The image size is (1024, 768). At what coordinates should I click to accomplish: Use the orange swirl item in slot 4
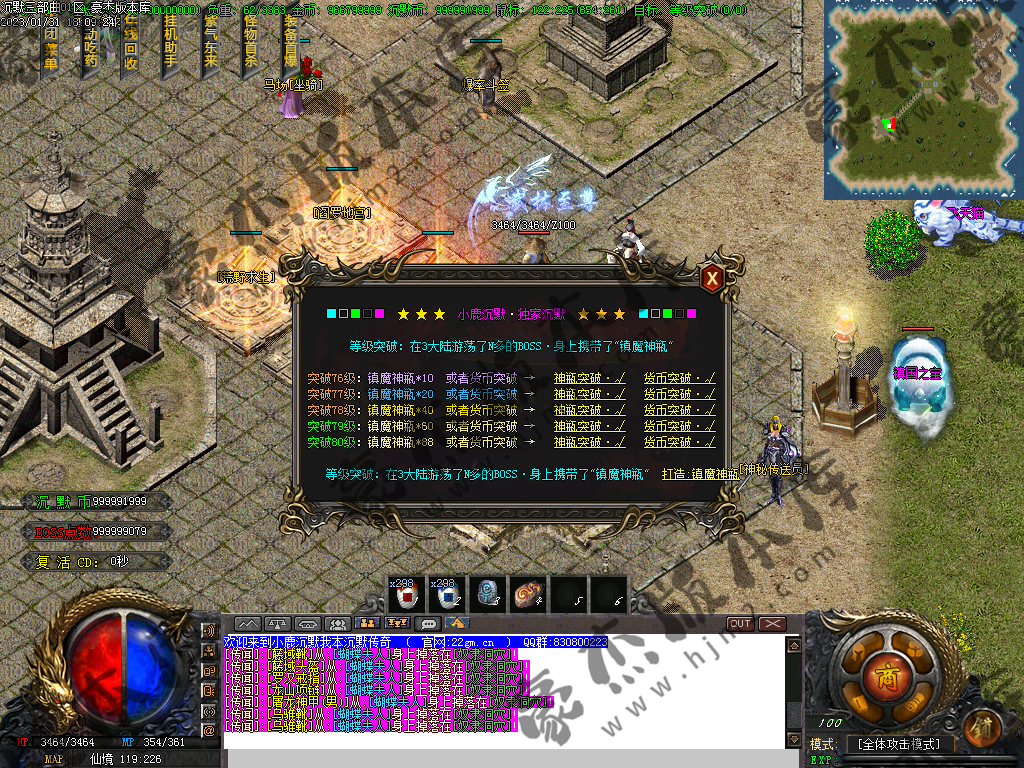[528, 595]
